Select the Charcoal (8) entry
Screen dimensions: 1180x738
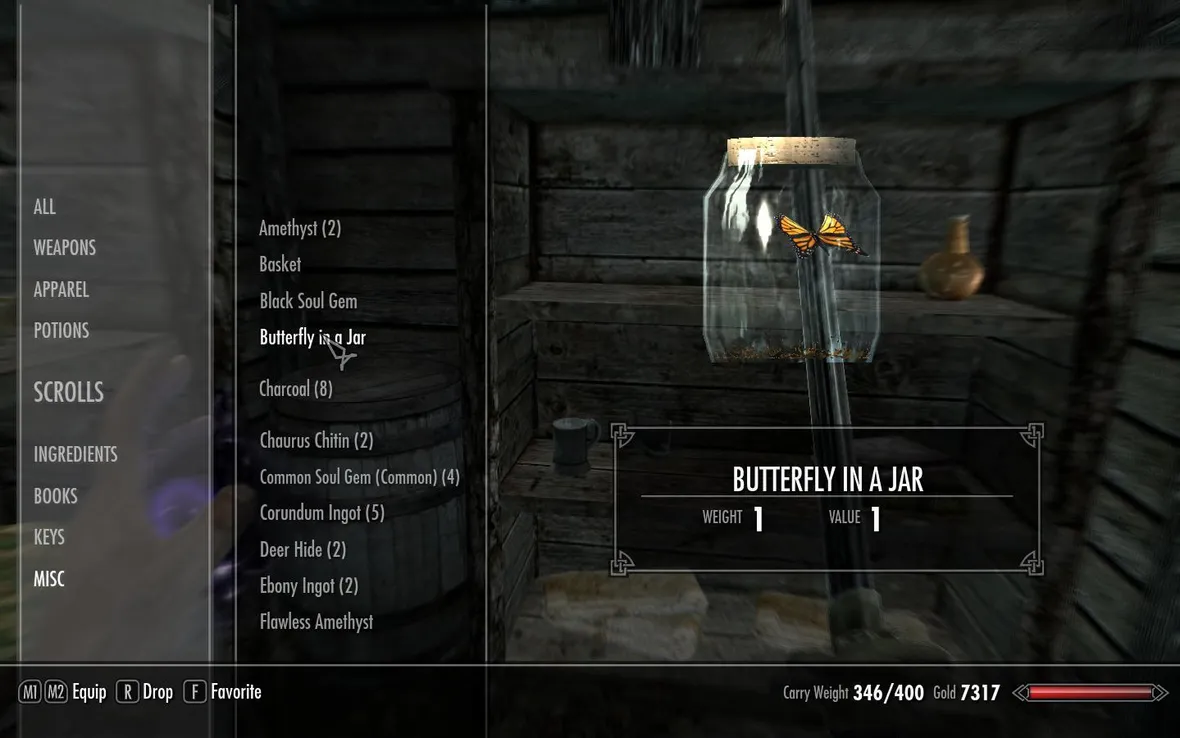click(x=296, y=389)
